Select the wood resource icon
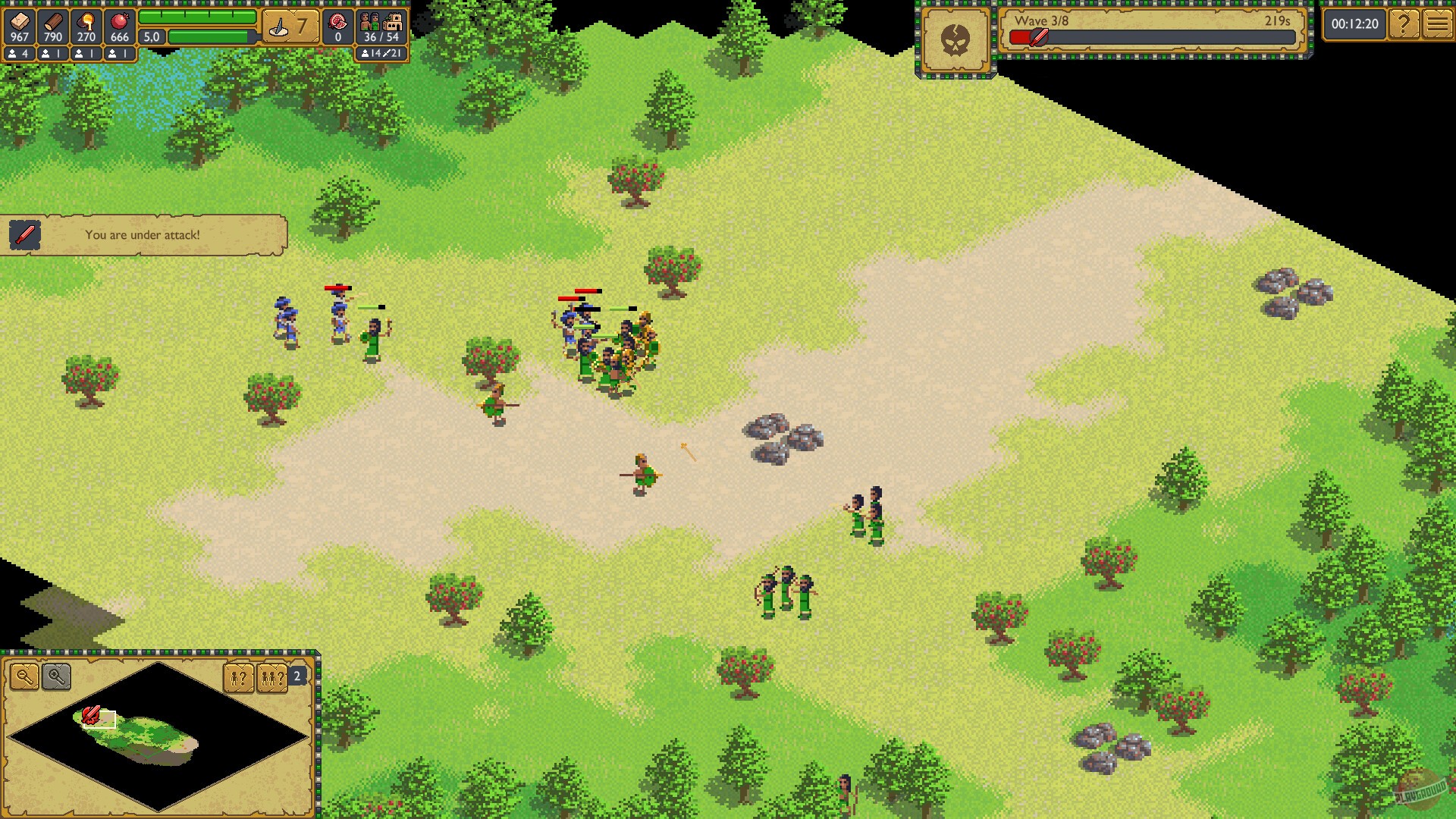Screen dimensions: 1456x819 click(x=53, y=20)
